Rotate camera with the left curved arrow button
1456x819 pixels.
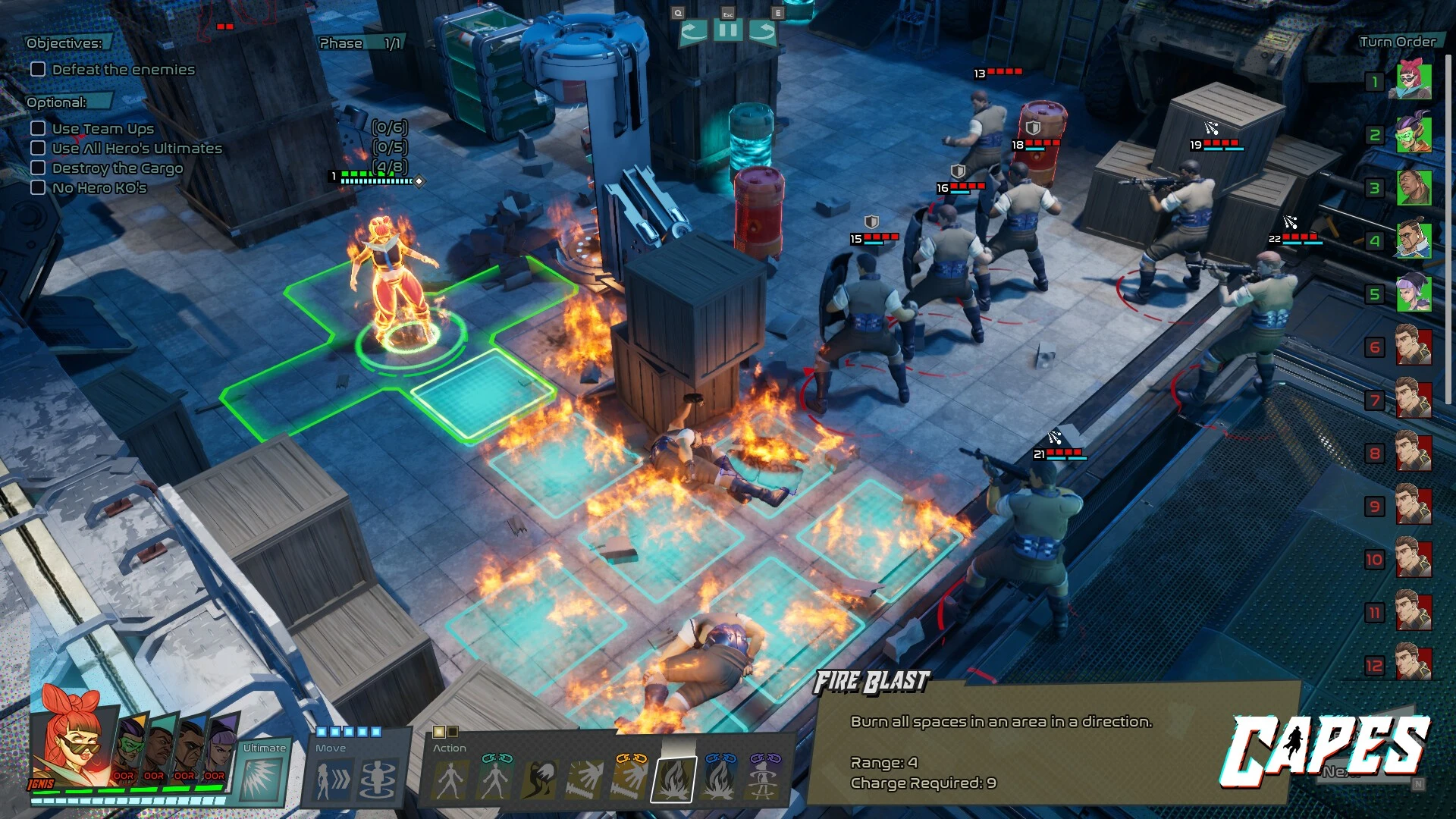coord(693,31)
